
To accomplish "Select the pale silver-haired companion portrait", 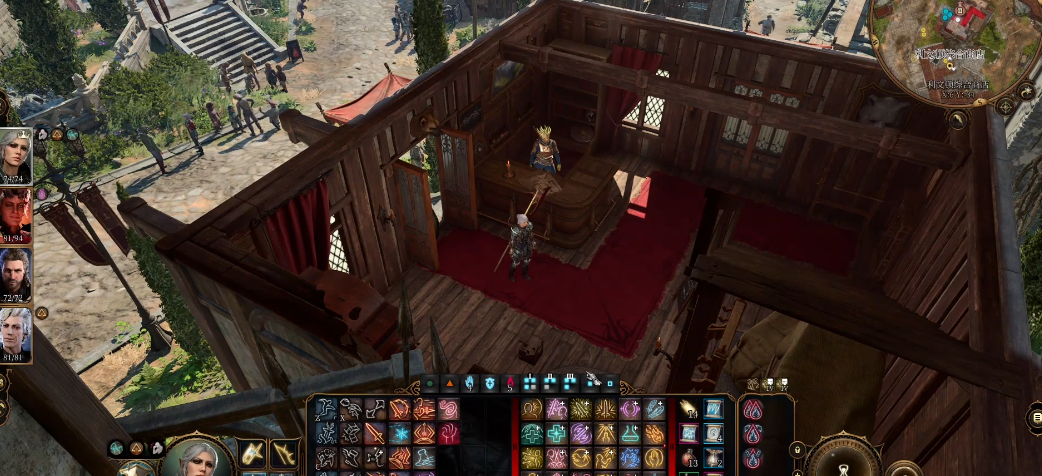I will [15, 335].
